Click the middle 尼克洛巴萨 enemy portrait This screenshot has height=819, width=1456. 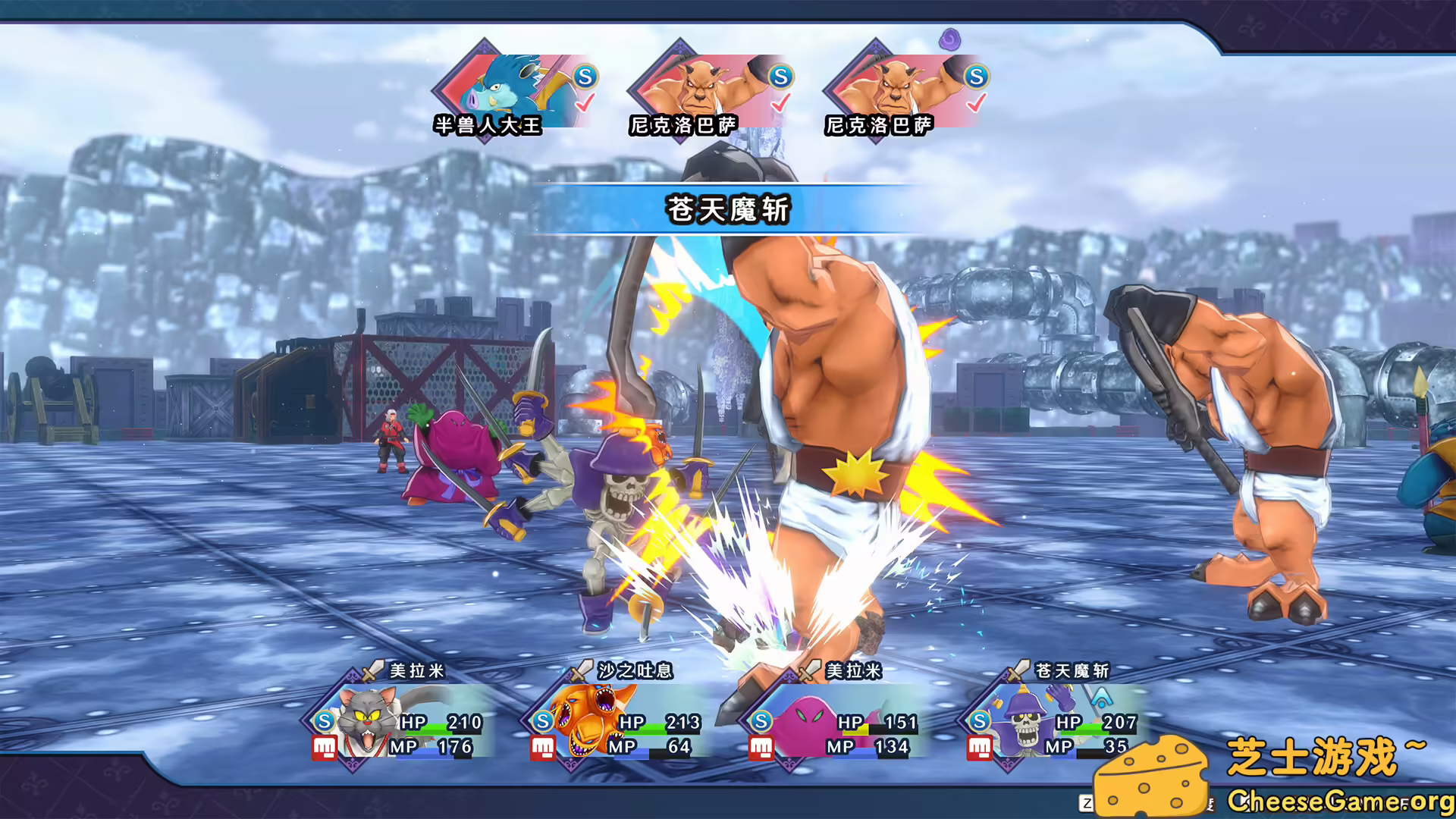pyautogui.click(x=701, y=85)
